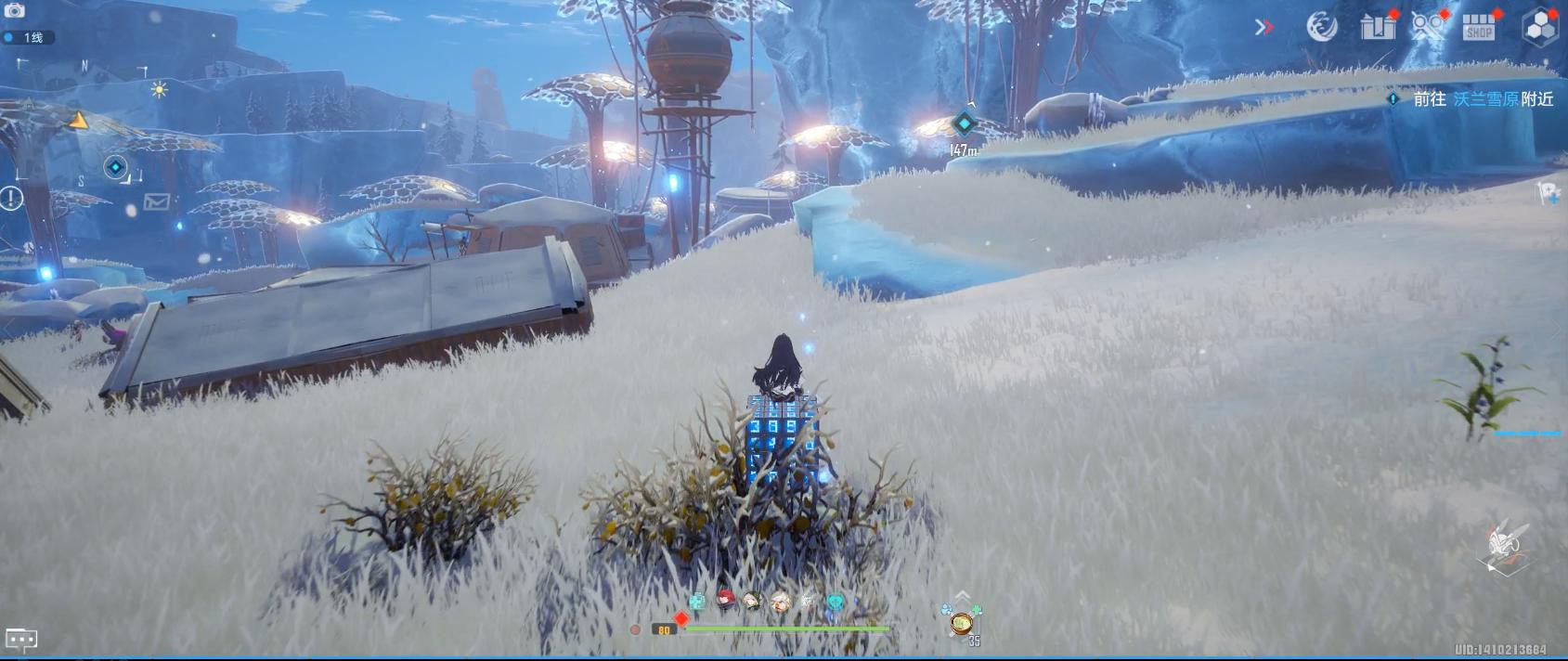Open the gift box rewards menu
Viewport: 1568px width, 661px height.
pyautogui.click(x=1378, y=26)
